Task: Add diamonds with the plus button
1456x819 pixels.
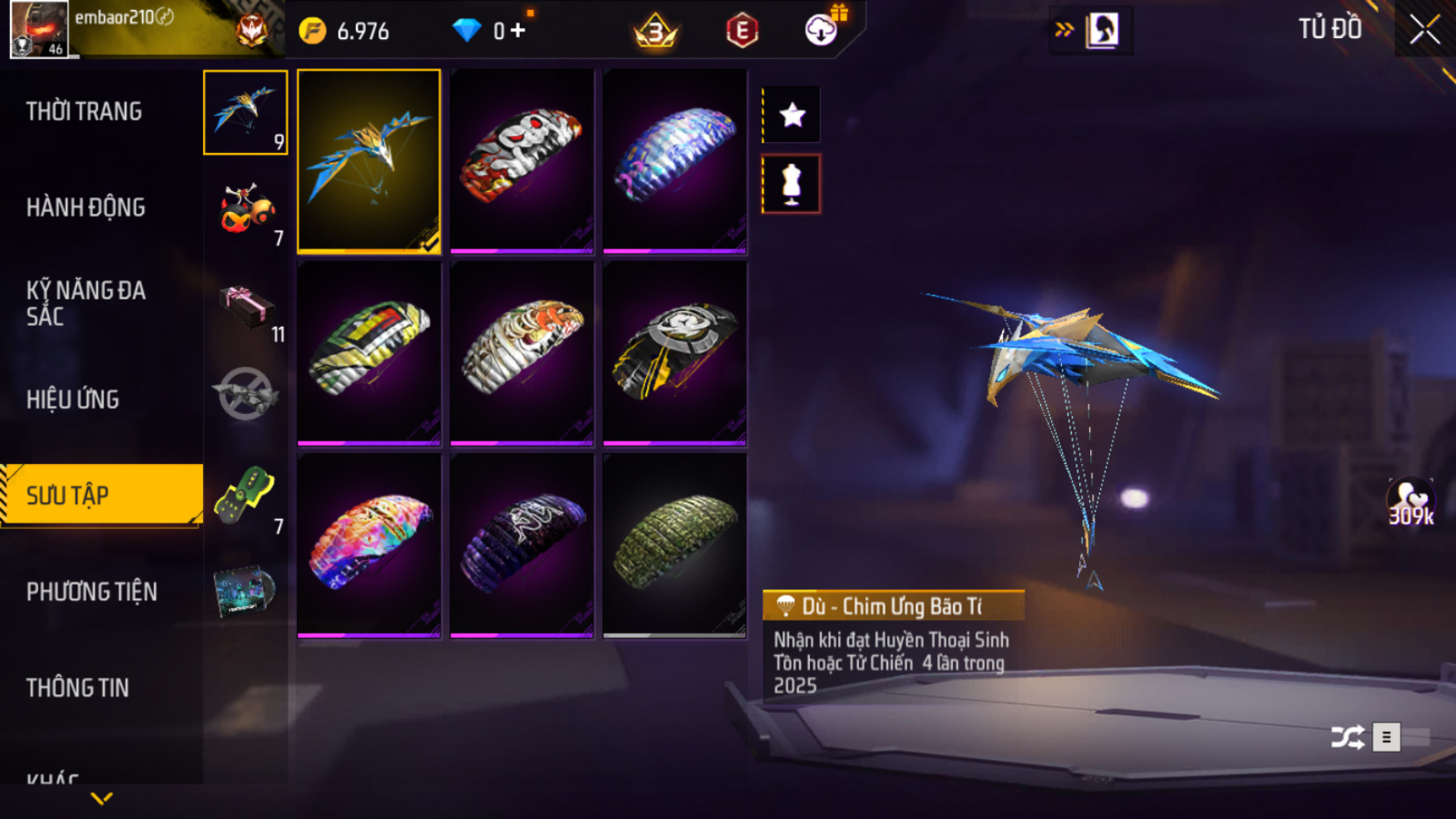Action: 518,31
